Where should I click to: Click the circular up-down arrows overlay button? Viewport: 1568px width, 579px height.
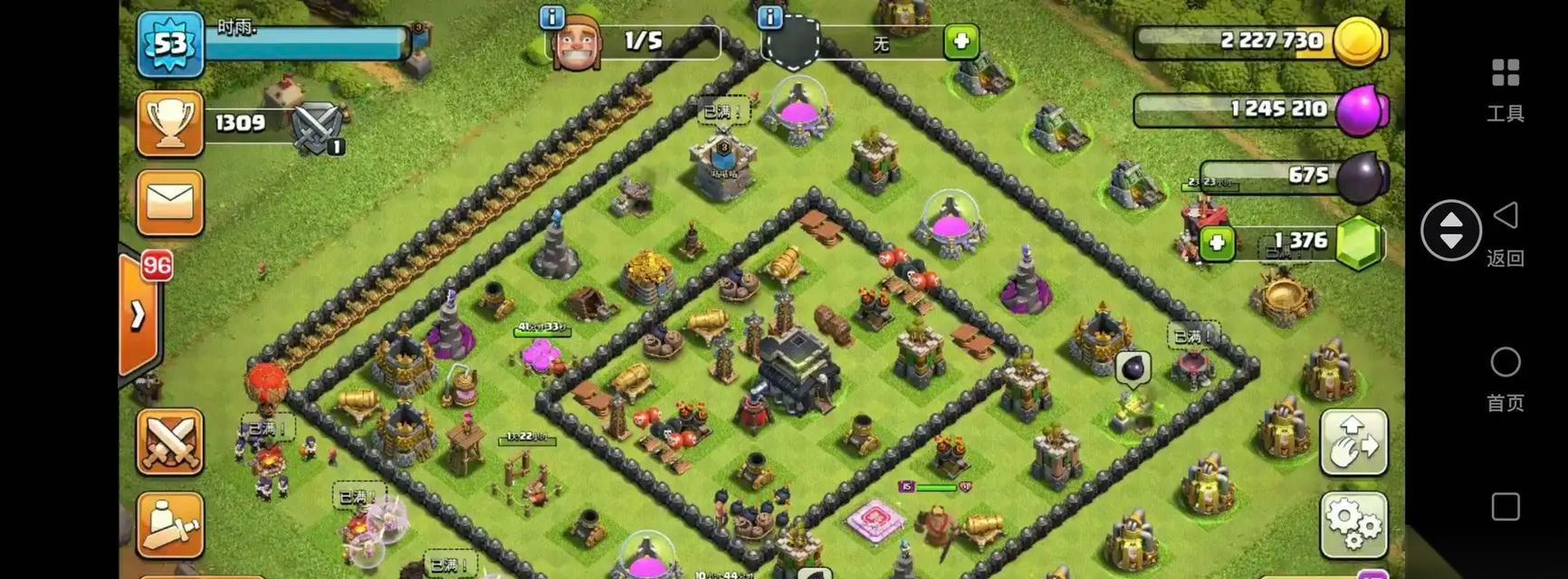click(x=1450, y=231)
